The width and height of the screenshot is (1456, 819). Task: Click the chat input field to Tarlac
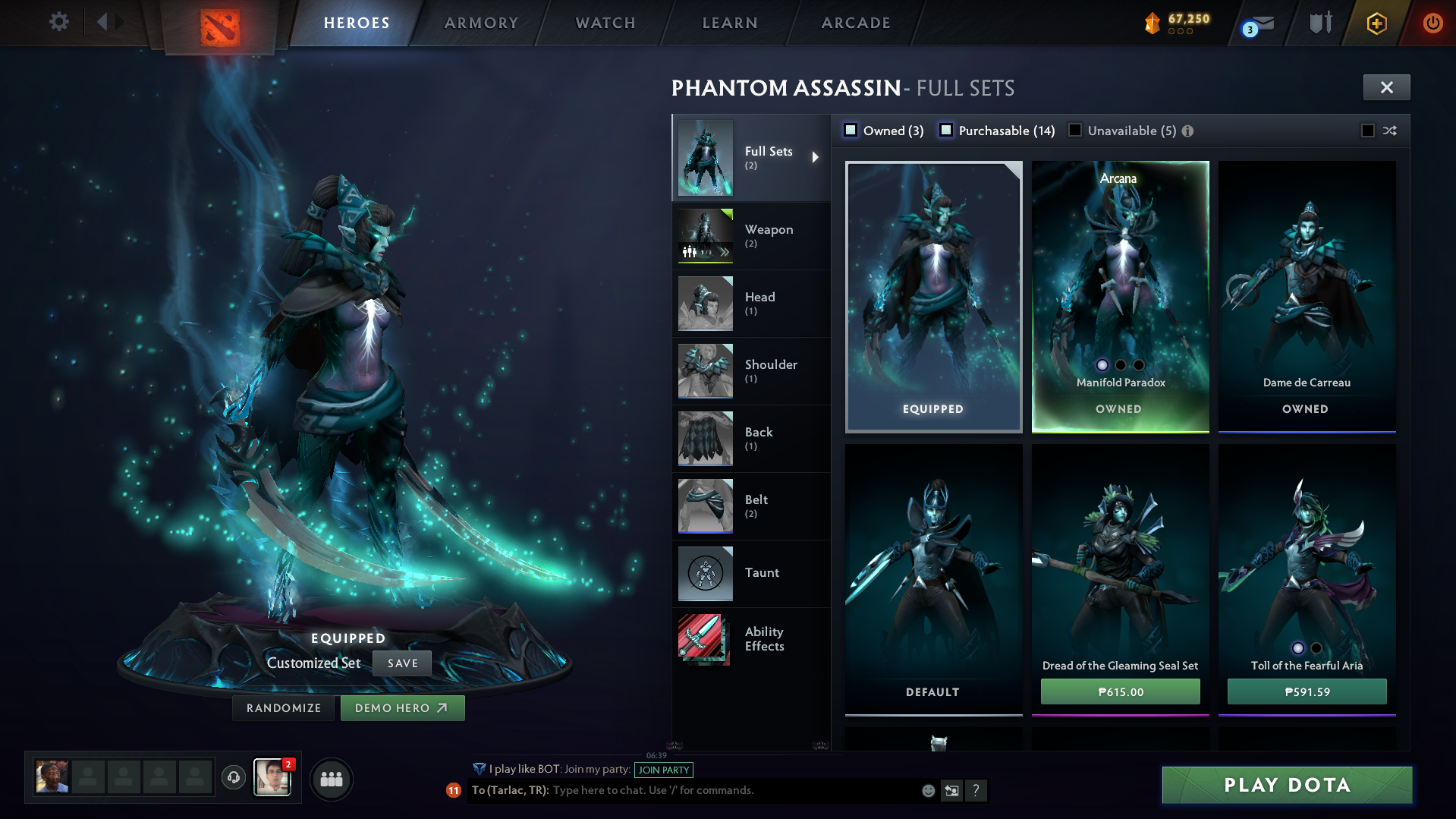point(683,789)
